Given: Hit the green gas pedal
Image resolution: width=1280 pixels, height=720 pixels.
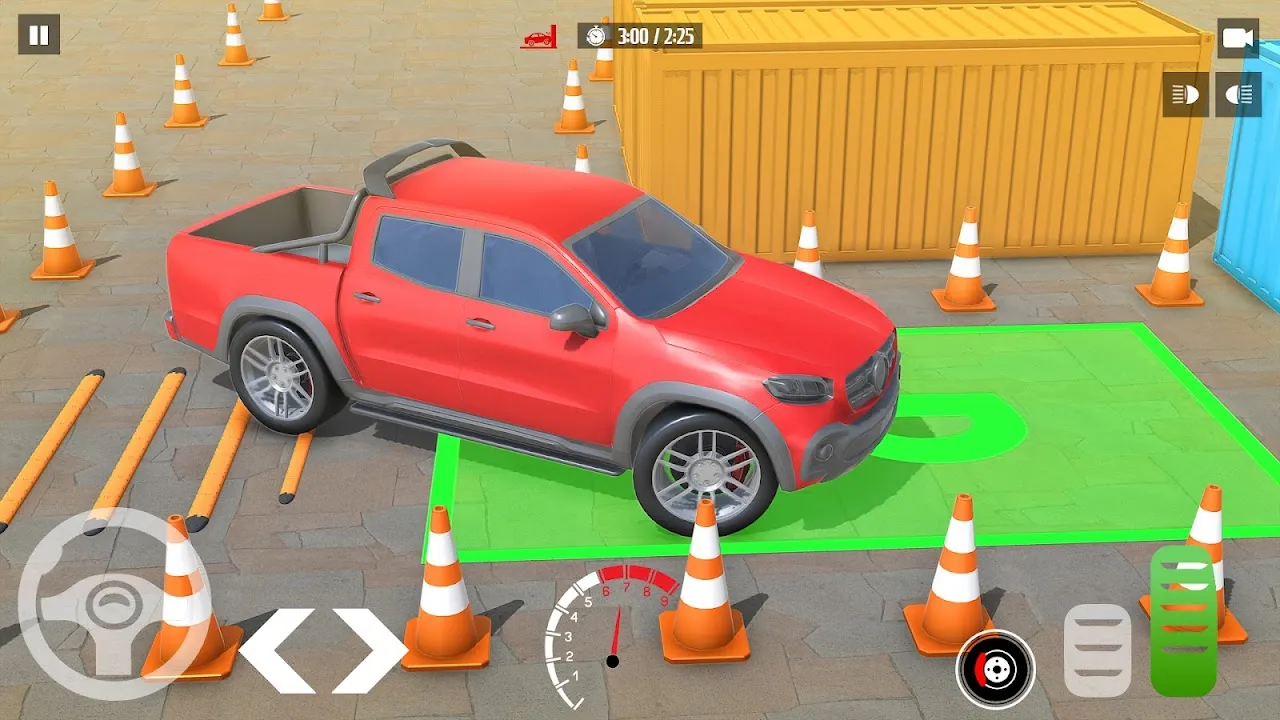Looking at the screenshot, I should pos(1183,622).
